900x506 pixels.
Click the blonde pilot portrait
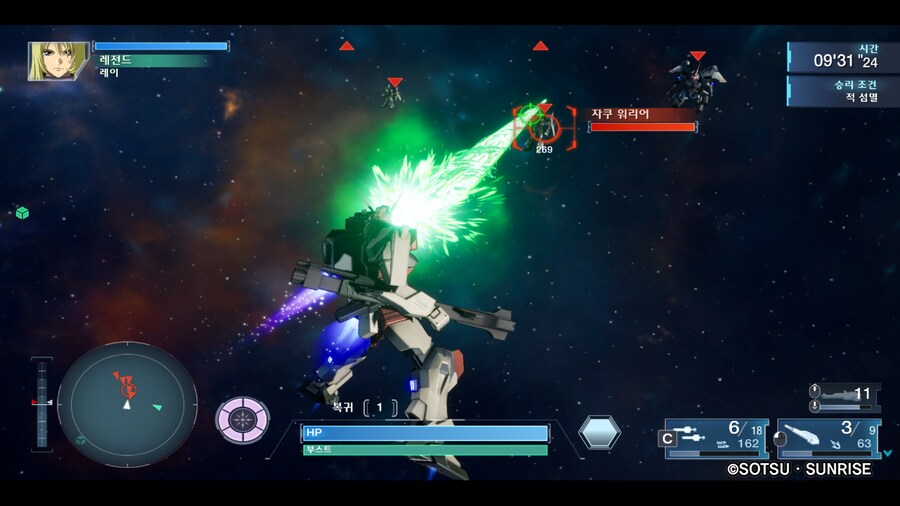[59, 61]
